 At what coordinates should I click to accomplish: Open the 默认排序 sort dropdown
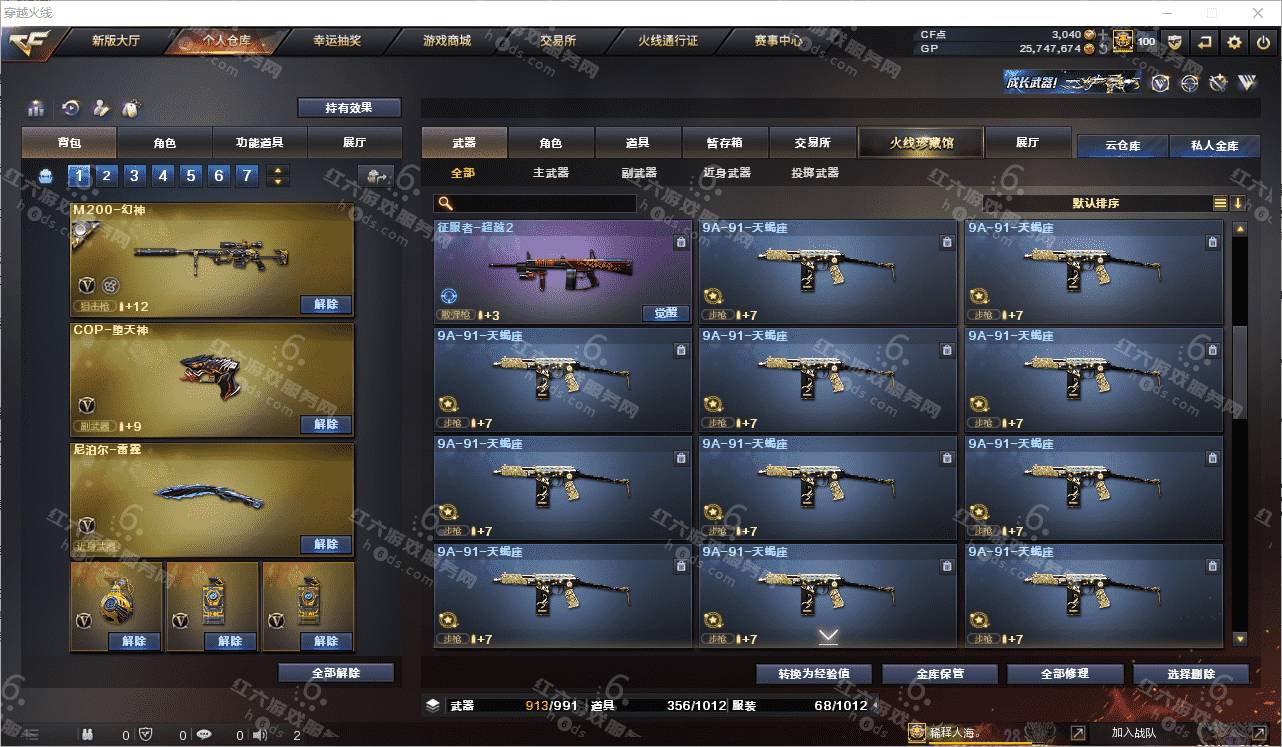[x=1096, y=203]
